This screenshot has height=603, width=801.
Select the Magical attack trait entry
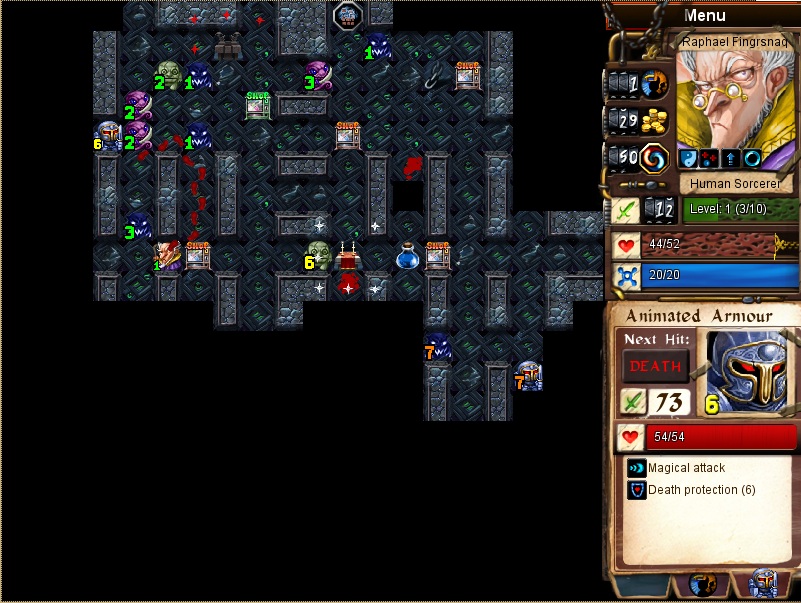[x=686, y=468]
